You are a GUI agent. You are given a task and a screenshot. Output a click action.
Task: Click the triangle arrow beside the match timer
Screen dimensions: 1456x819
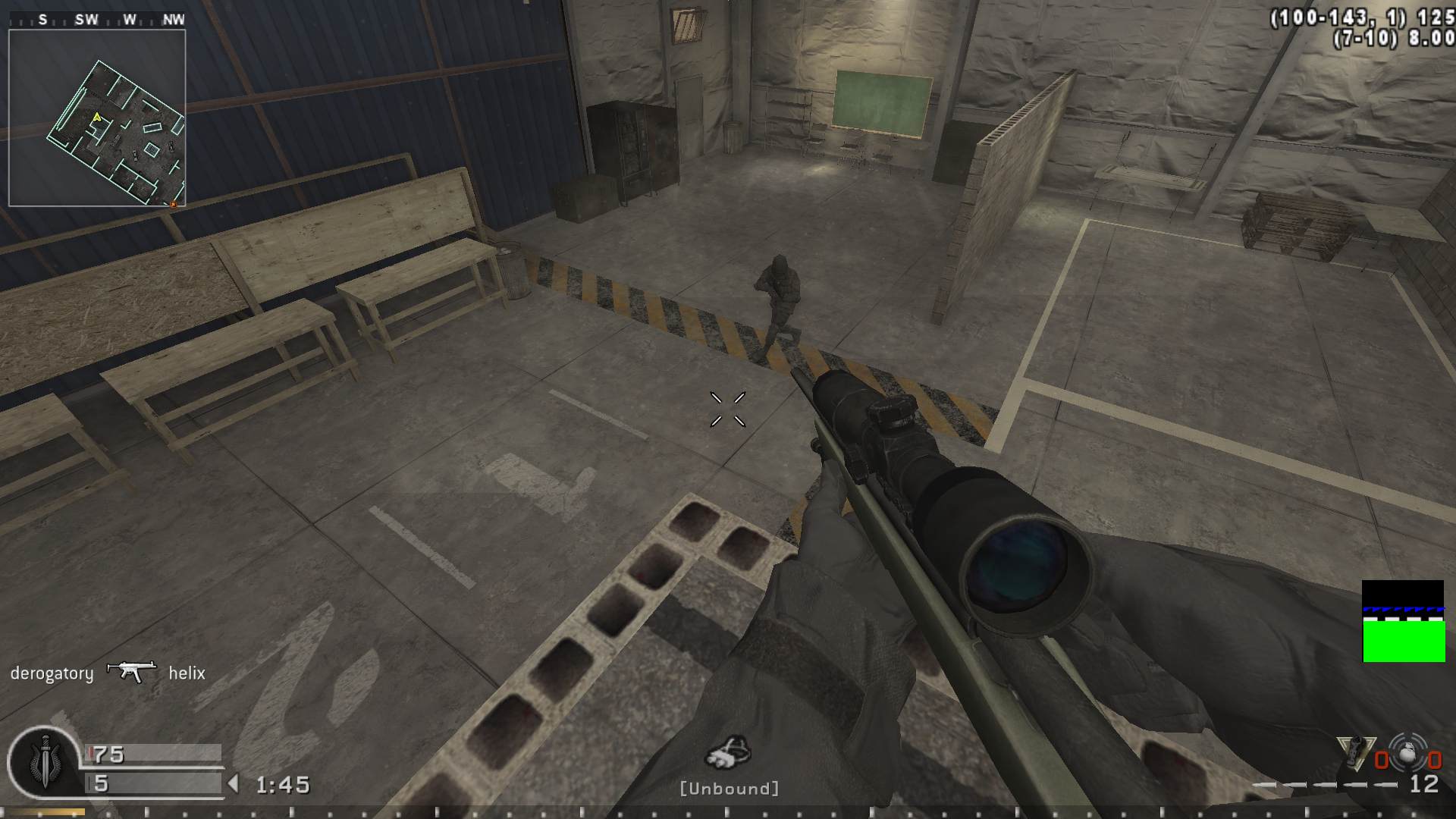[234, 785]
